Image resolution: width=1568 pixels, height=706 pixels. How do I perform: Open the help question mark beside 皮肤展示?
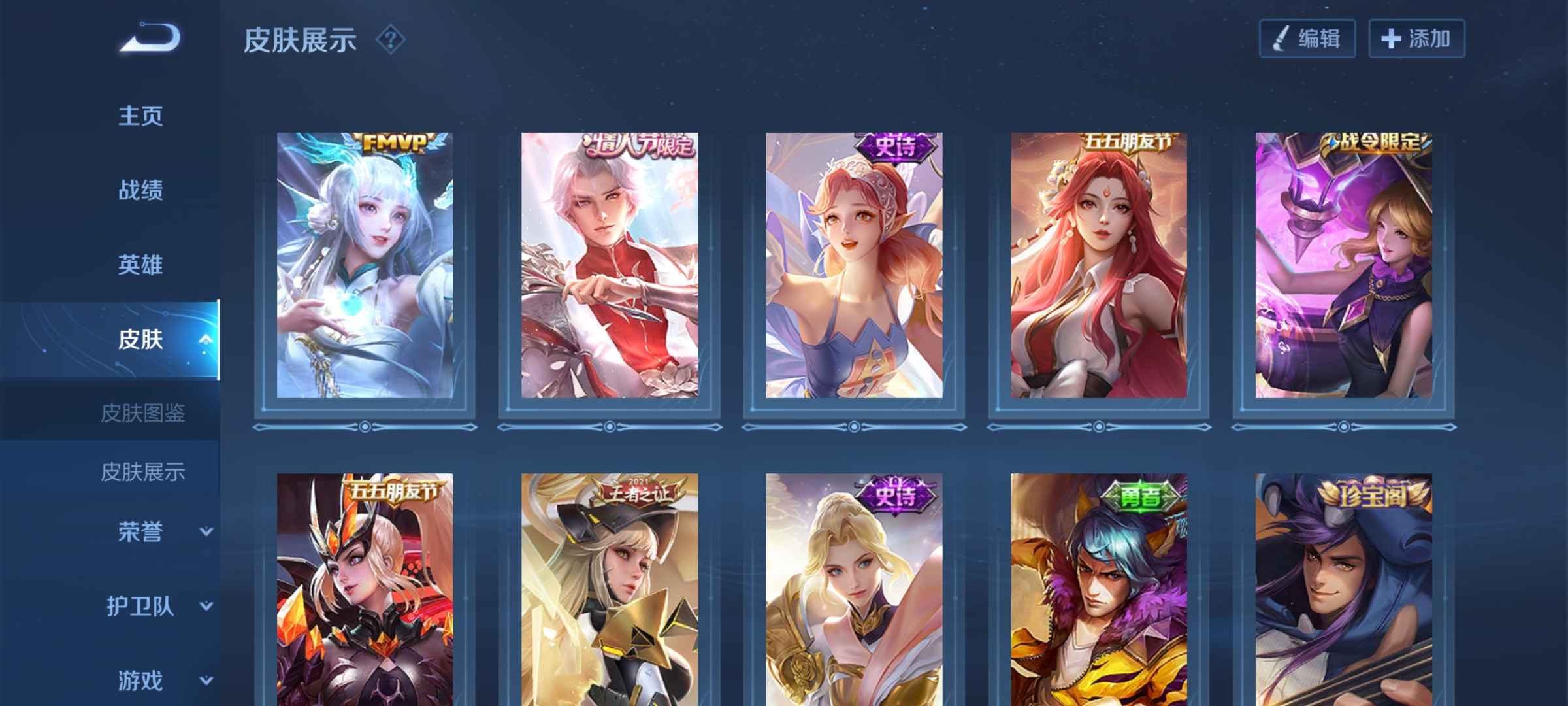click(x=391, y=41)
